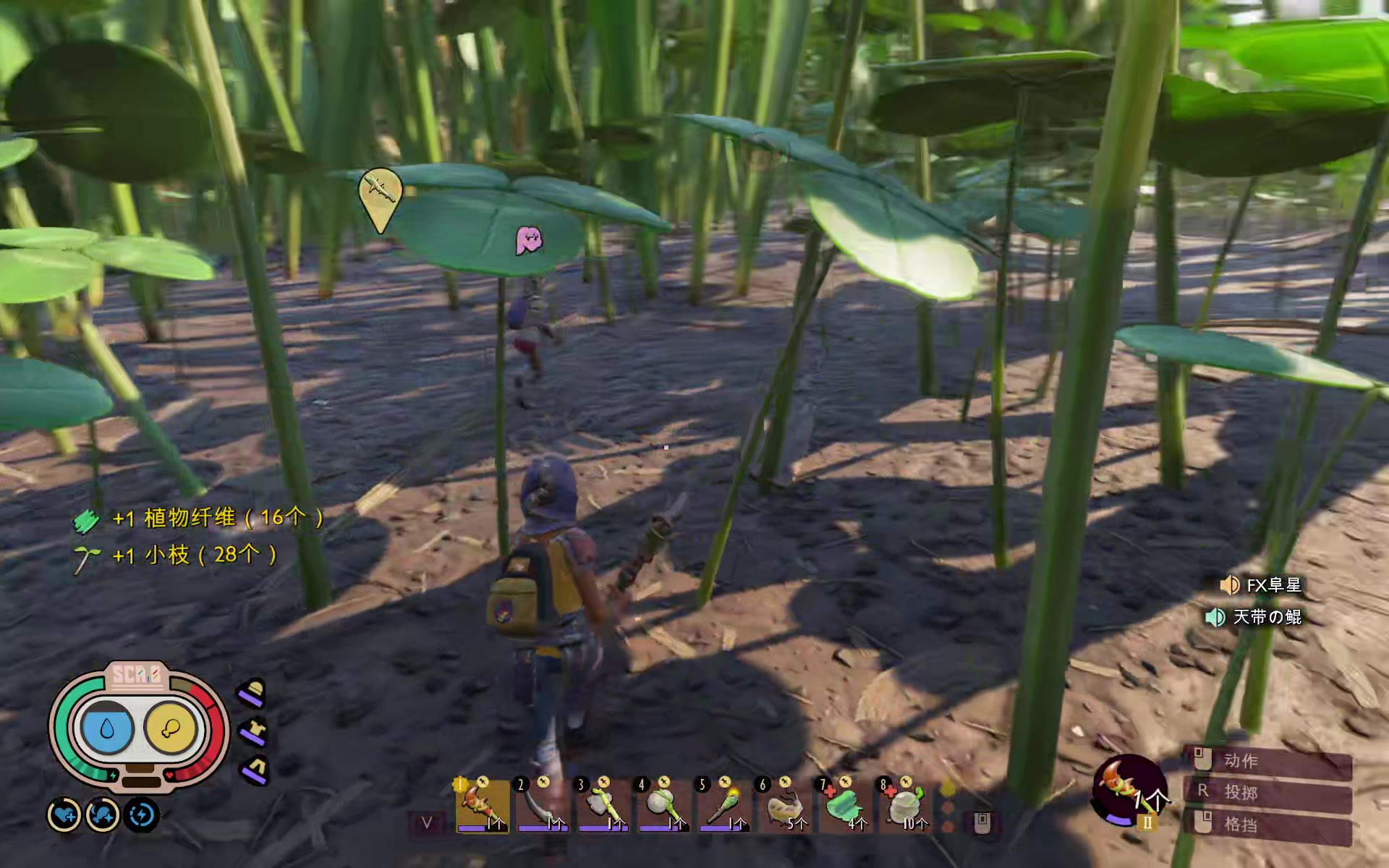Viewport: 1389px width, 868px height.
Task: Click the pink teammate ghost marker
Action: (528, 240)
